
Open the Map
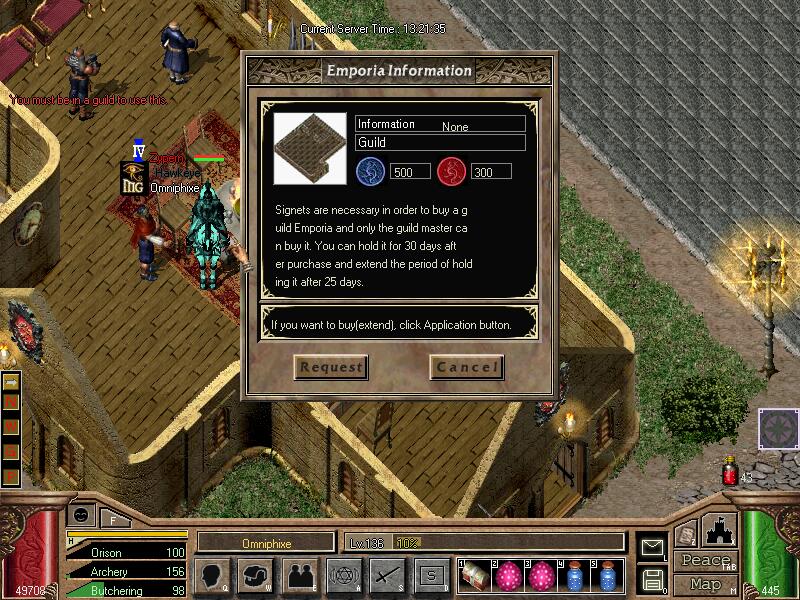[x=705, y=583]
